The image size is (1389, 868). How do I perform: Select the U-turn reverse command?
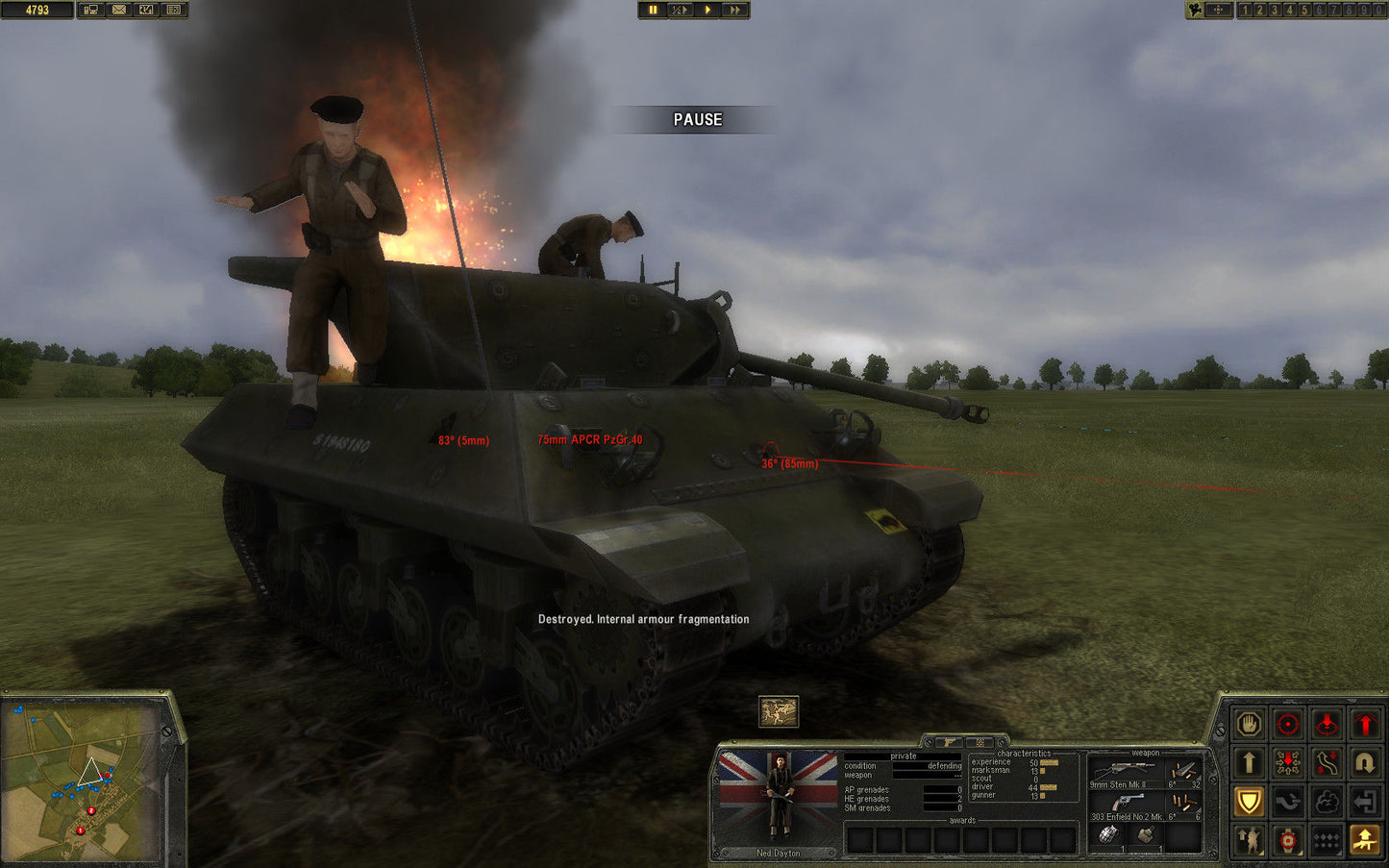tap(1365, 760)
